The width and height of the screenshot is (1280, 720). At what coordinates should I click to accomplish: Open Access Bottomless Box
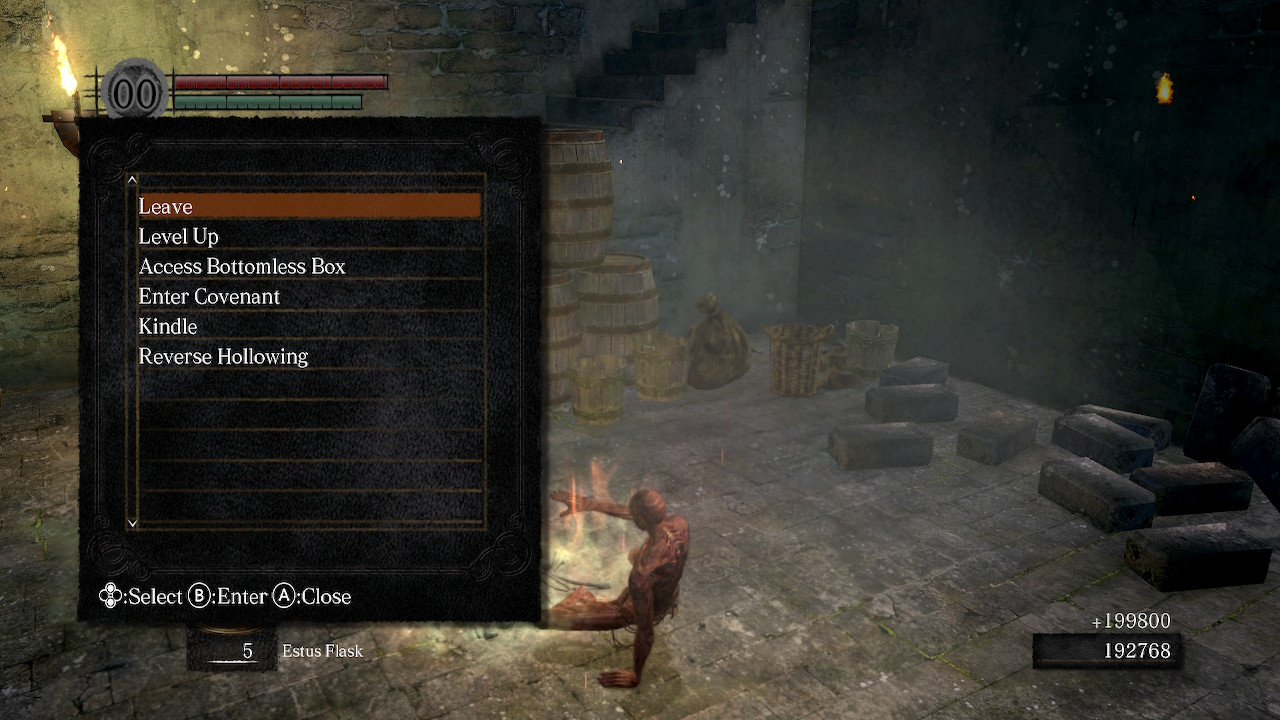coord(308,266)
